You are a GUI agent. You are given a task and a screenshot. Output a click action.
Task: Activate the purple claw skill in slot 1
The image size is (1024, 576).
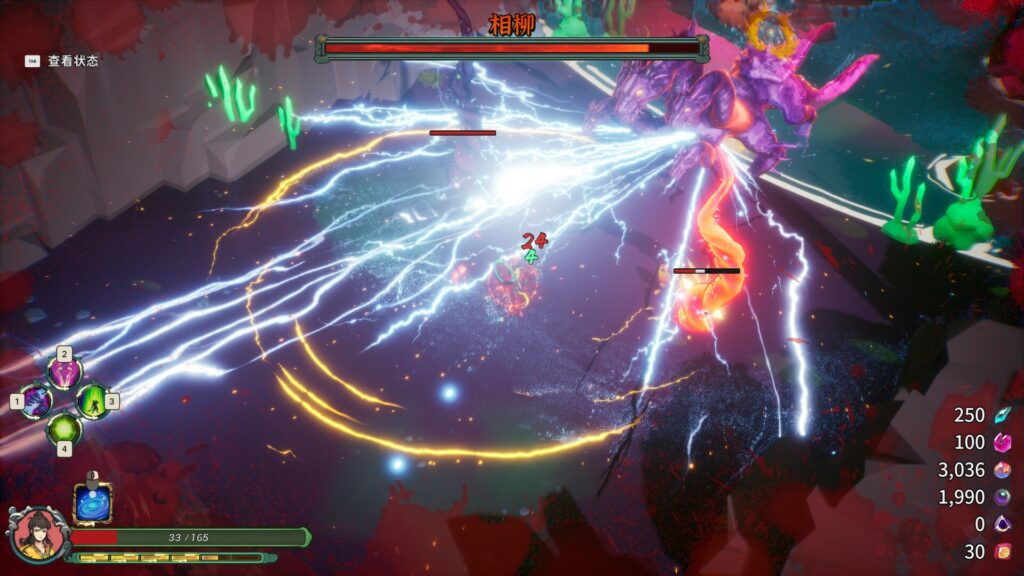click(x=38, y=402)
